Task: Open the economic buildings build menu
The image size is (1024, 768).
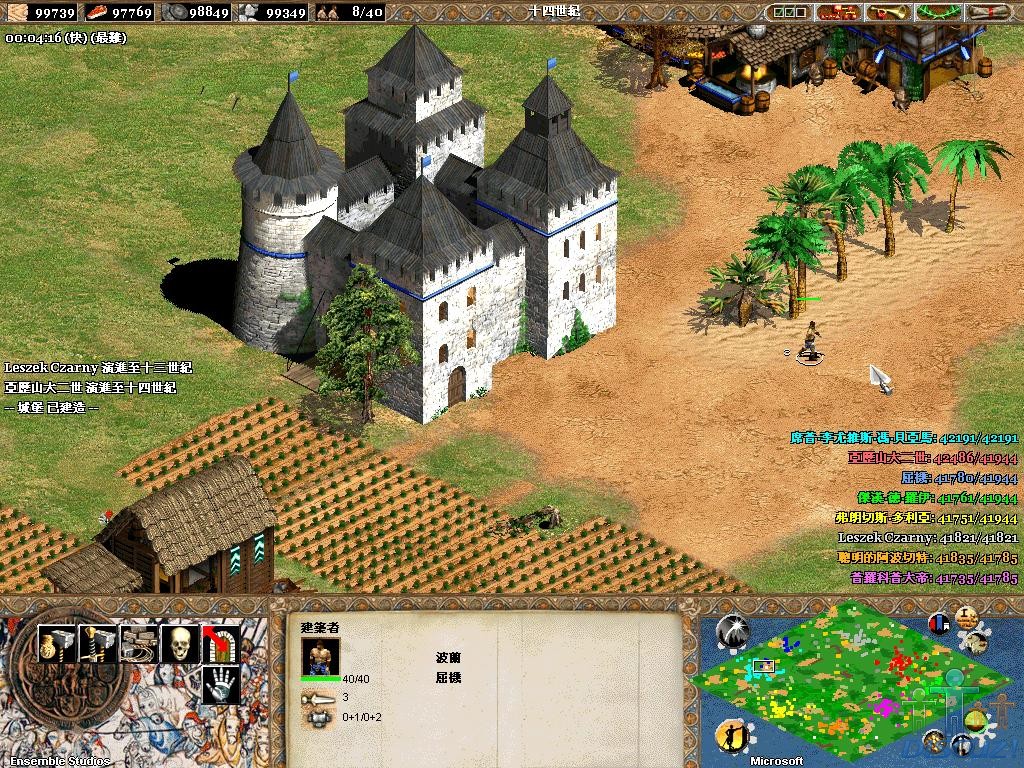Action: pos(56,644)
